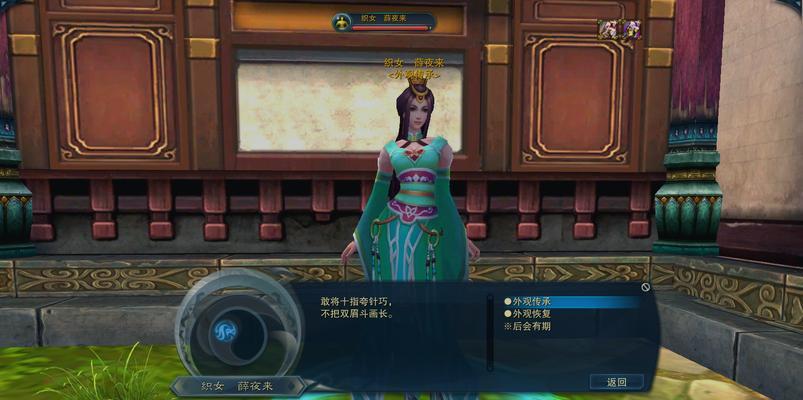Select the 外观恢复 dialogue option
The width and height of the screenshot is (803, 400).
pos(532,314)
